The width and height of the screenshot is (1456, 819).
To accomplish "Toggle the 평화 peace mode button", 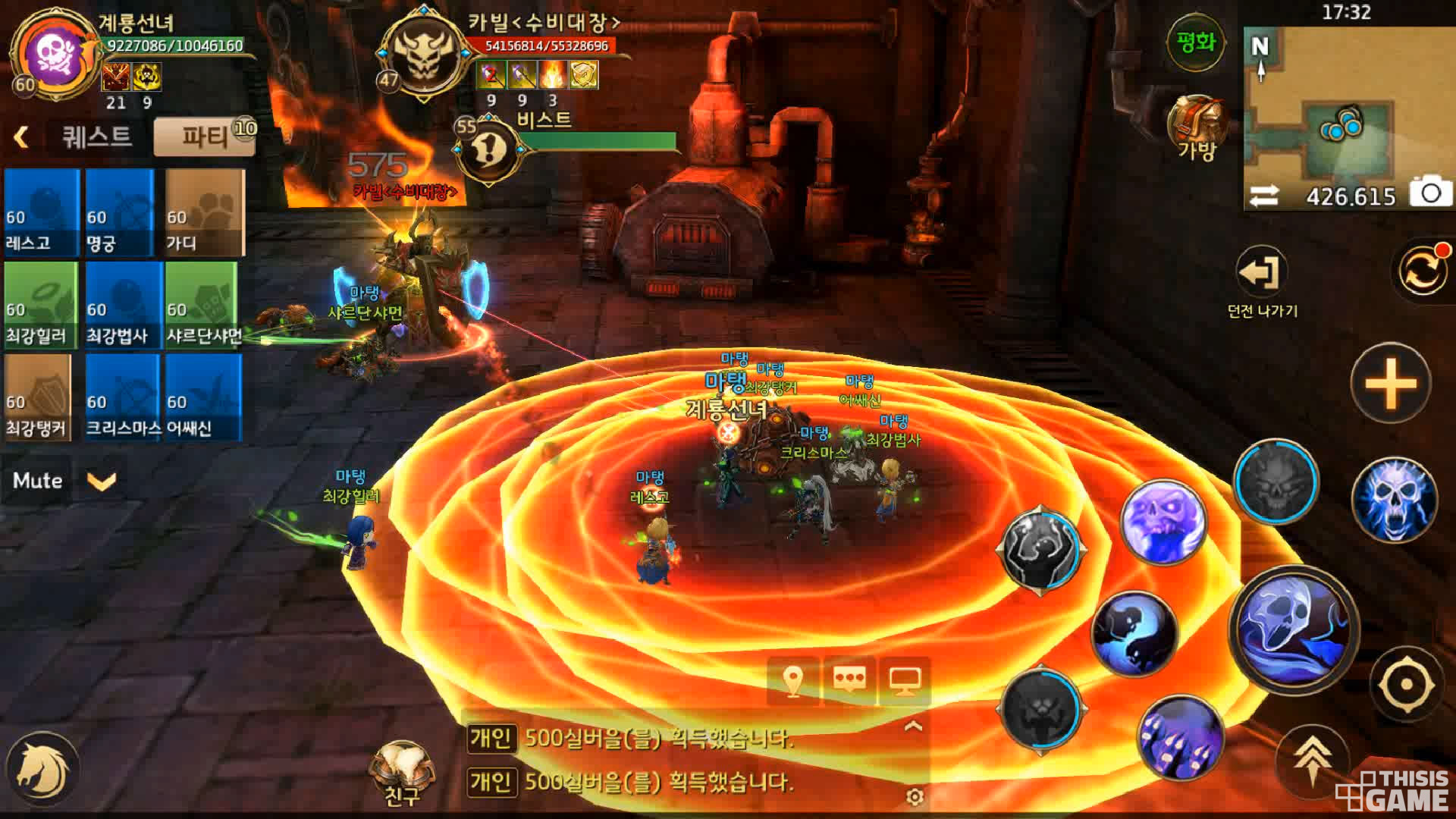I will [x=1196, y=43].
